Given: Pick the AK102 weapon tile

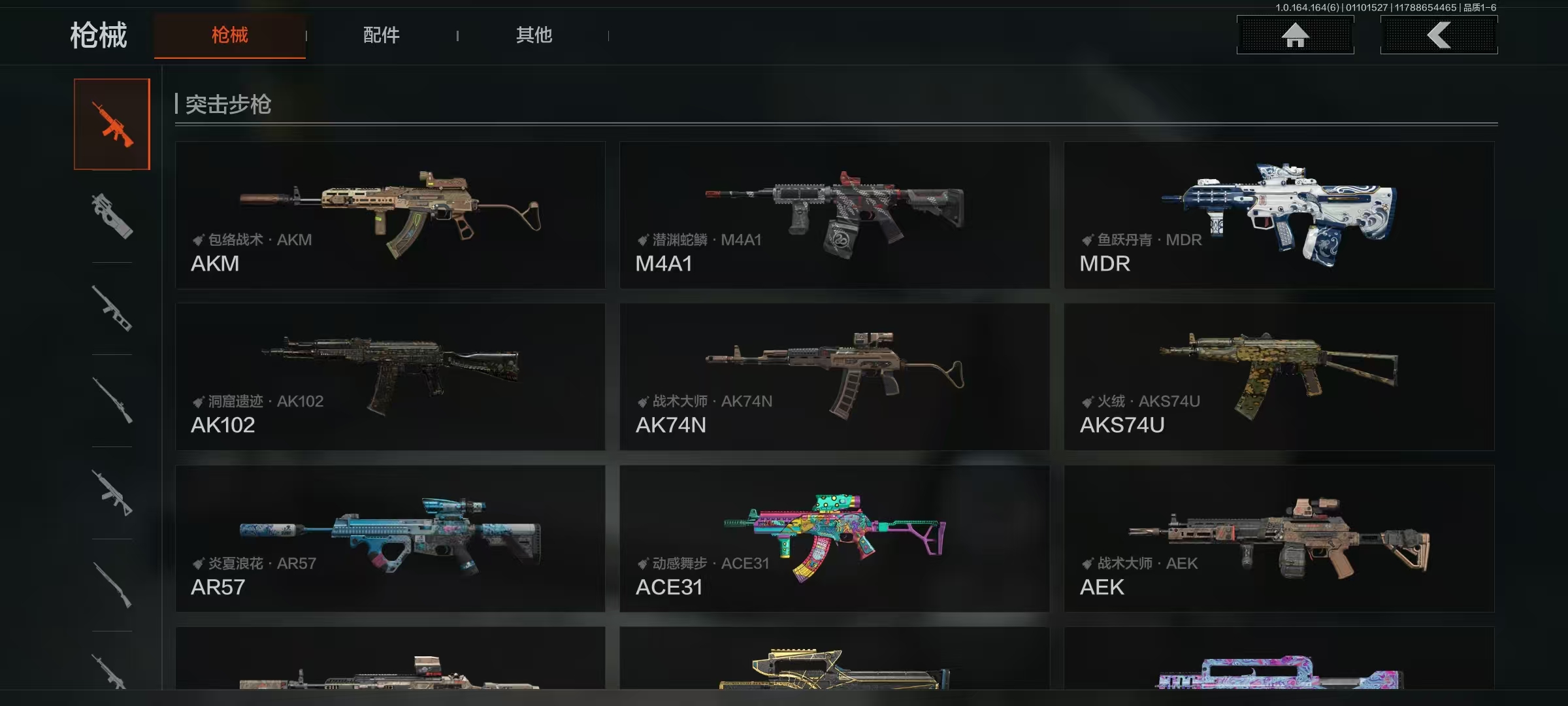Looking at the screenshot, I should (390, 377).
